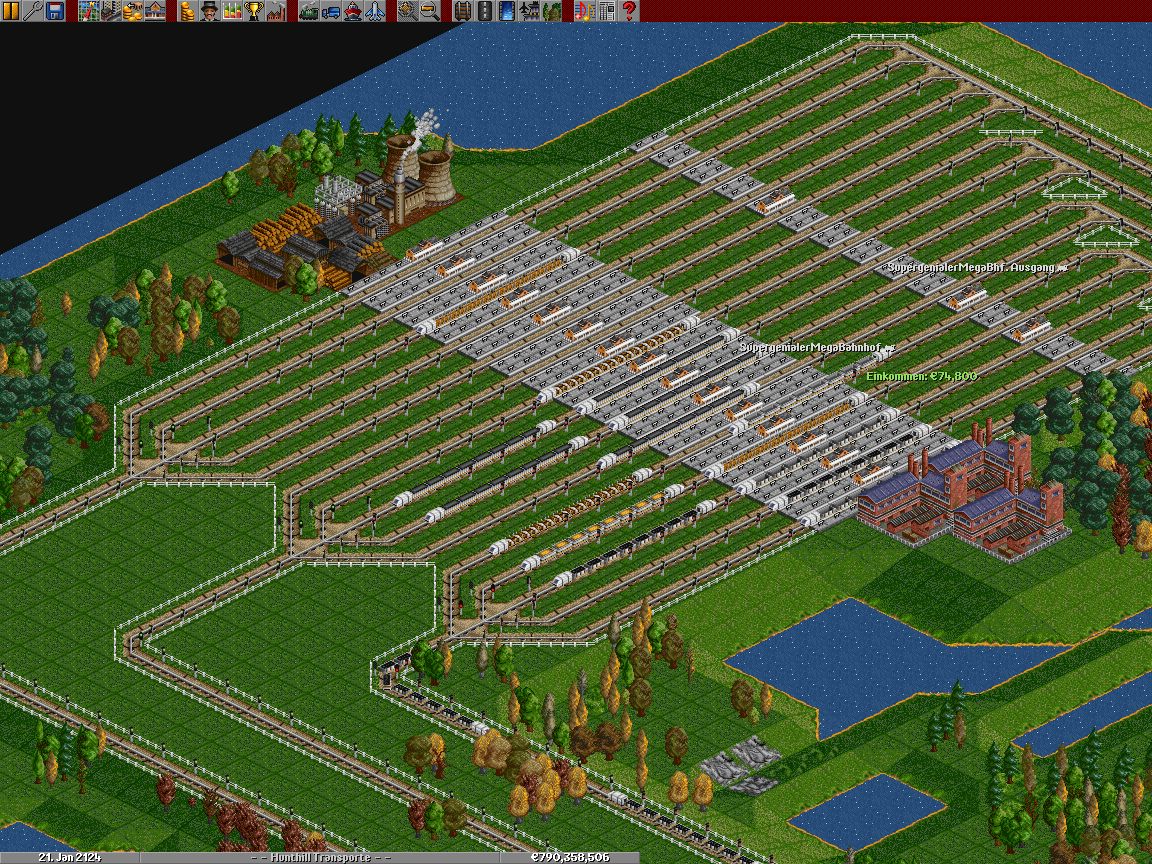This screenshot has height=864, width=1152.
Task: Display the company station list
Action: point(154,11)
